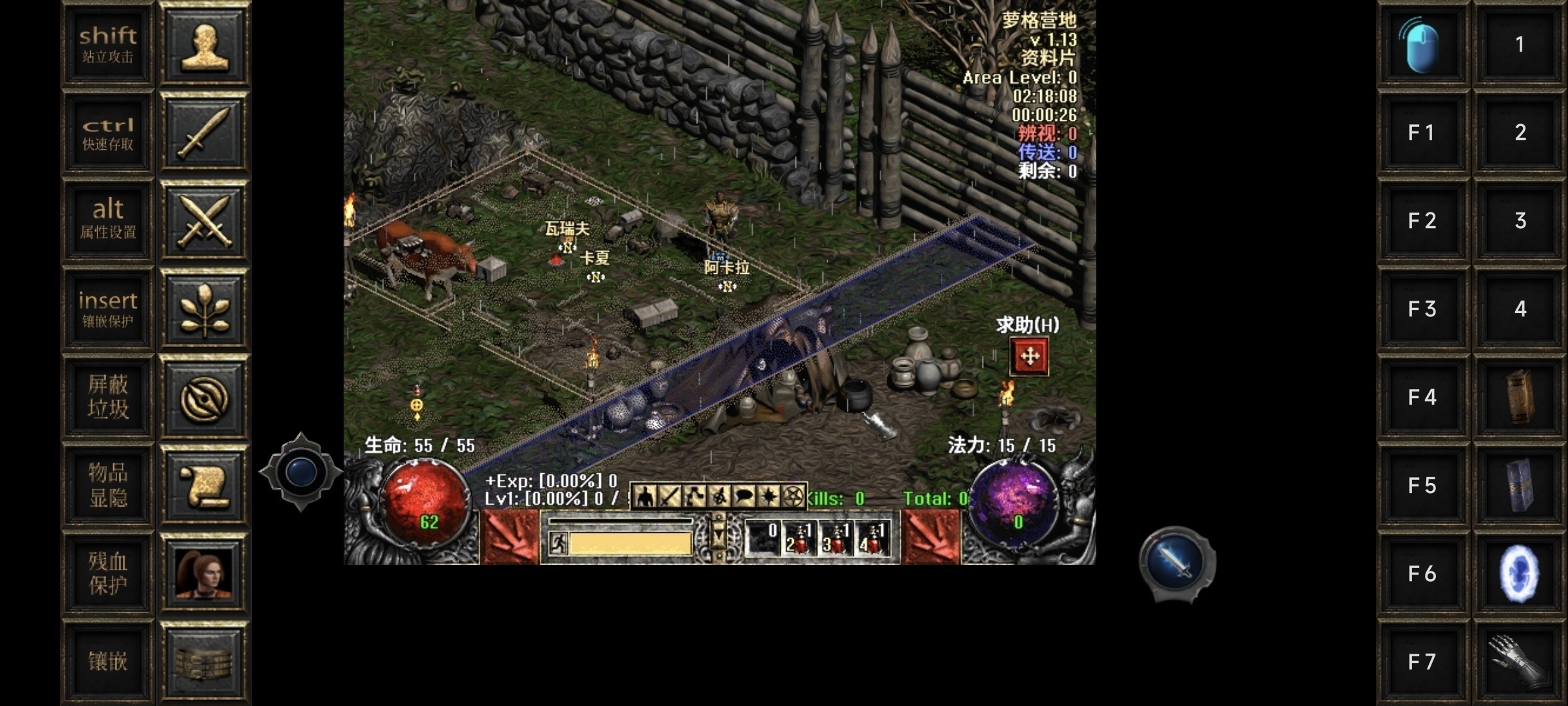This screenshot has width=1568, height=706.
Task: Click the red 求助(H) help button
Action: pos(1029,356)
